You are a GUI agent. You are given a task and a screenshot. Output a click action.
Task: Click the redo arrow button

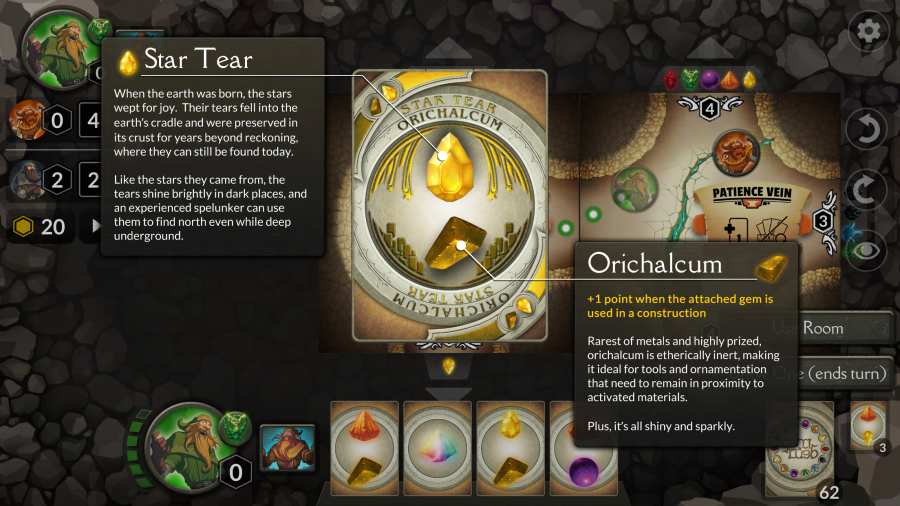point(866,190)
